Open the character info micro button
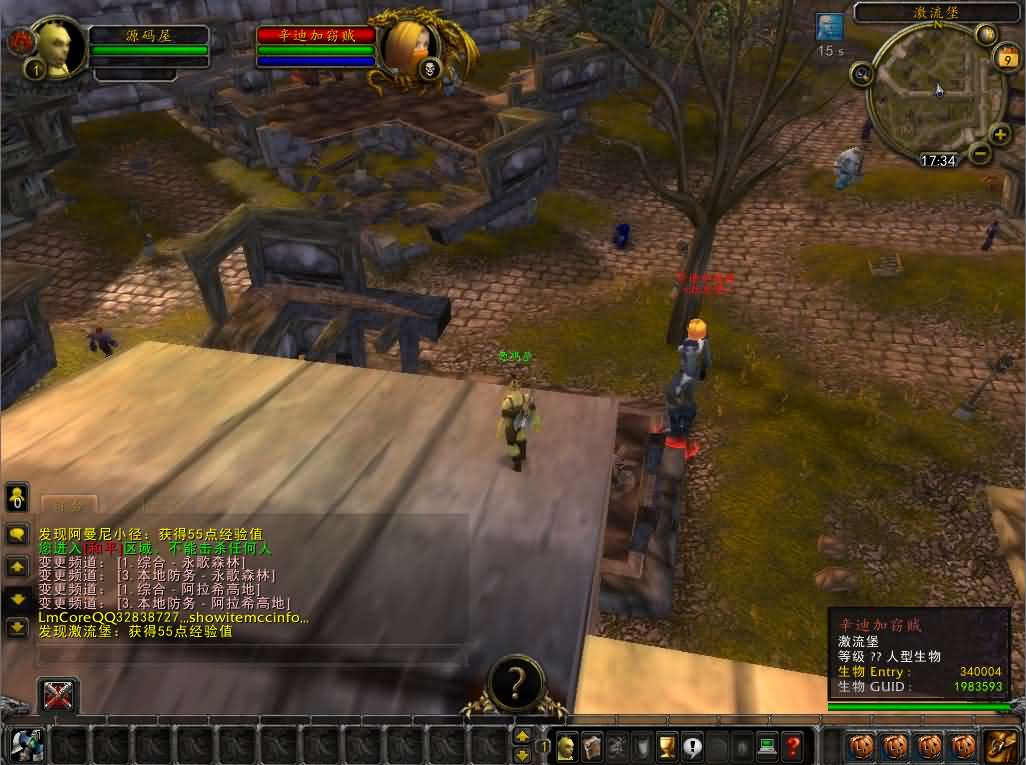The height and width of the screenshot is (765, 1026). point(567,745)
